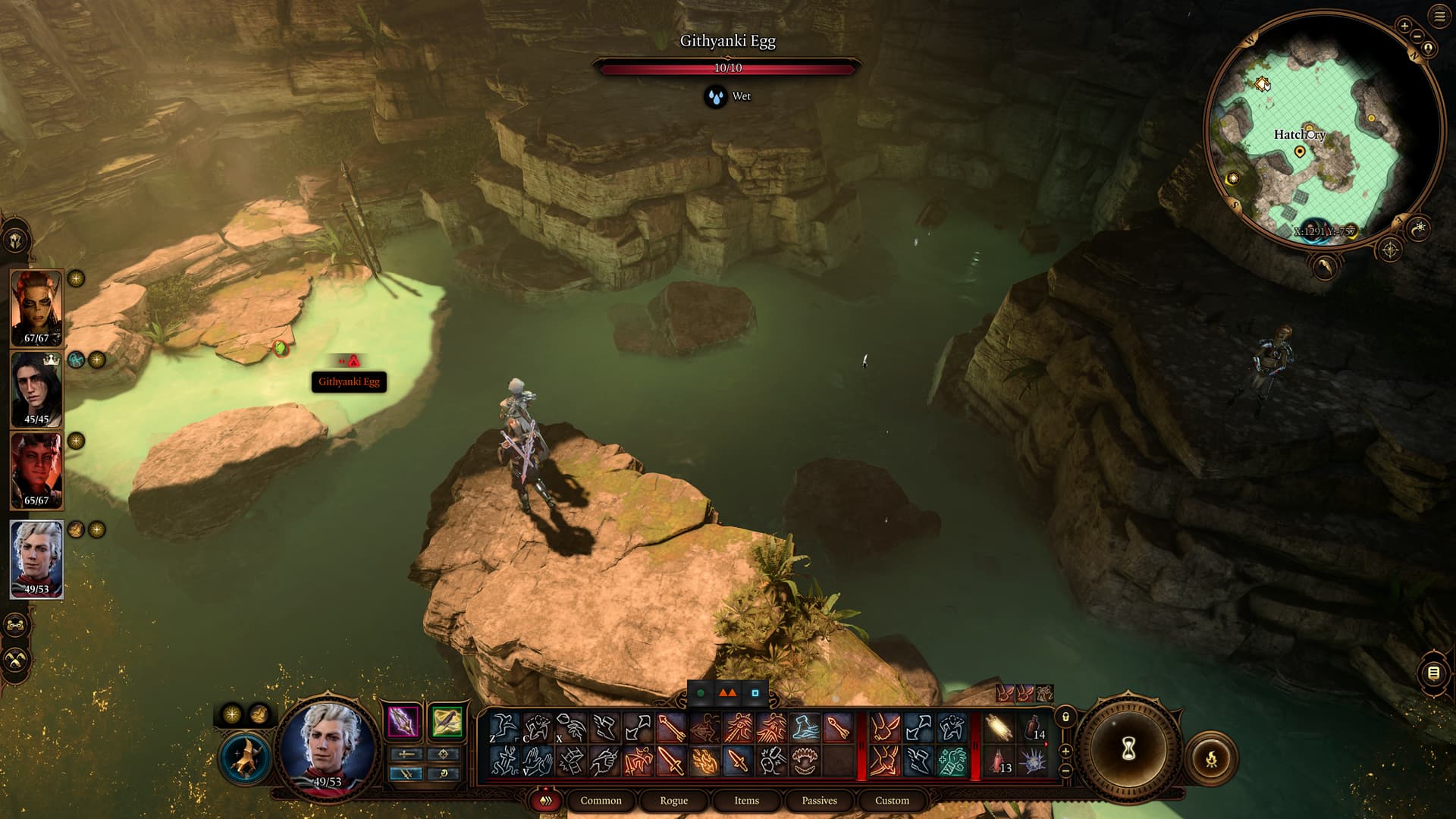This screenshot has width=1456, height=819.
Task: Open the campfire rest menu
Action: click(1211, 758)
